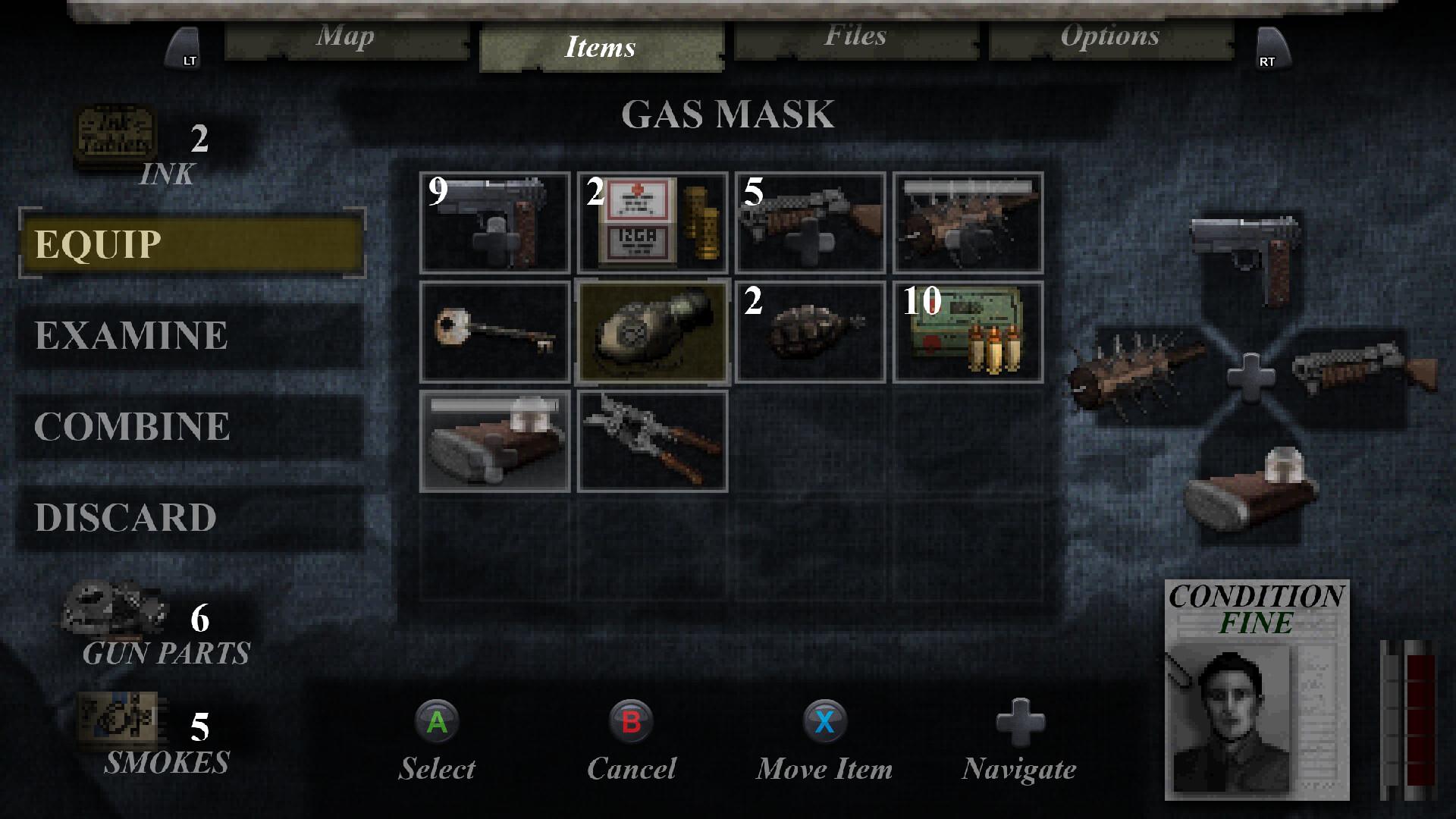The height and width of the screenshot is (819, 1456).
Task: Click the Ink Tablets icon
Action: coord(115,136)
